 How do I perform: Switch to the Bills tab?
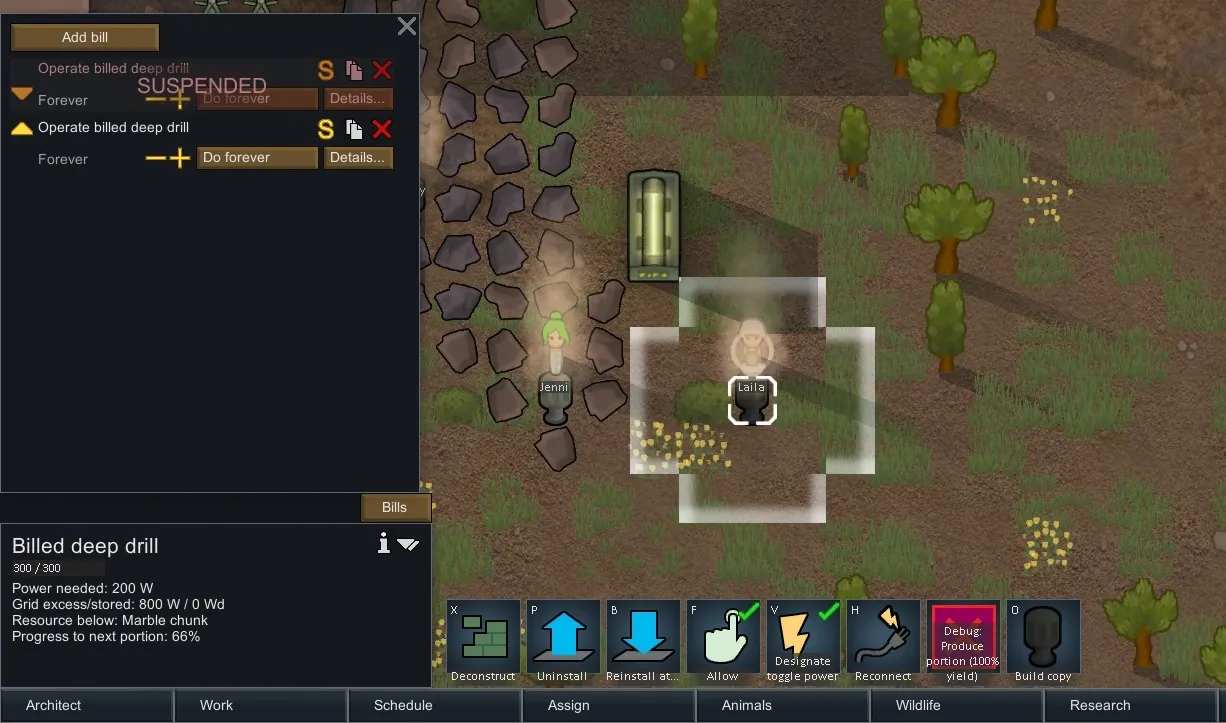[x=395, y=507]
